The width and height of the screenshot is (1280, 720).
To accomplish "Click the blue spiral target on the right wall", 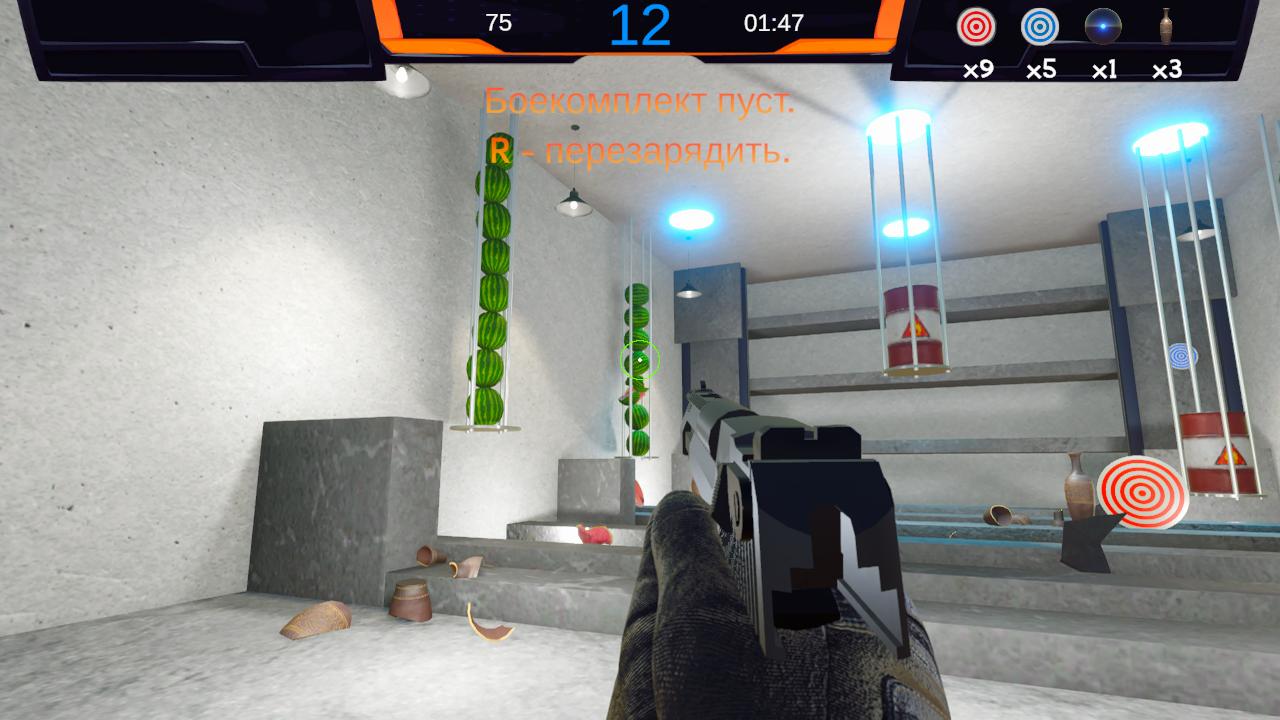I will click(1183, 355).
